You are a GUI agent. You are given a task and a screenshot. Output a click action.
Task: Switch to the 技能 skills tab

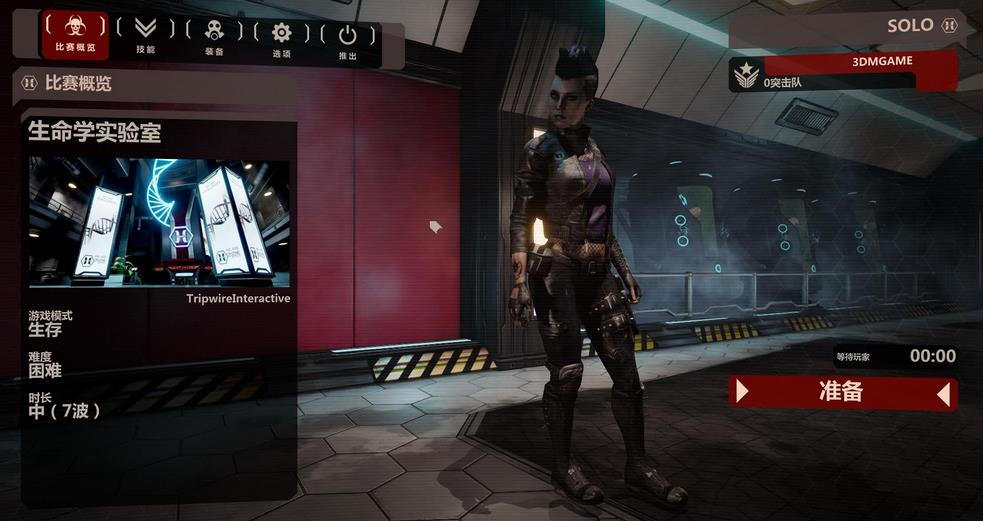pos(146,35)
